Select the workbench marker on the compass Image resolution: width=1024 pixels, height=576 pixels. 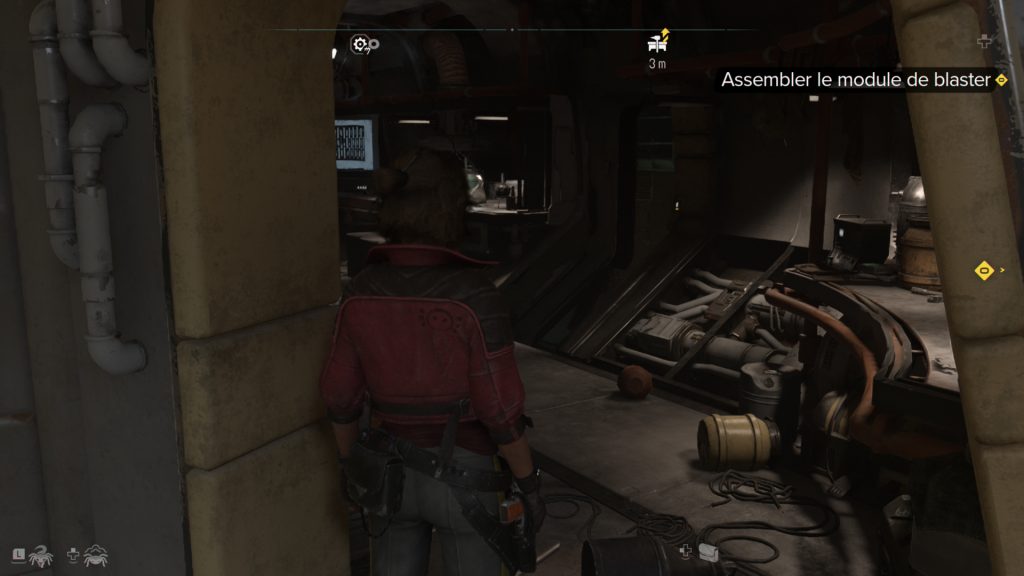(658, 42)
